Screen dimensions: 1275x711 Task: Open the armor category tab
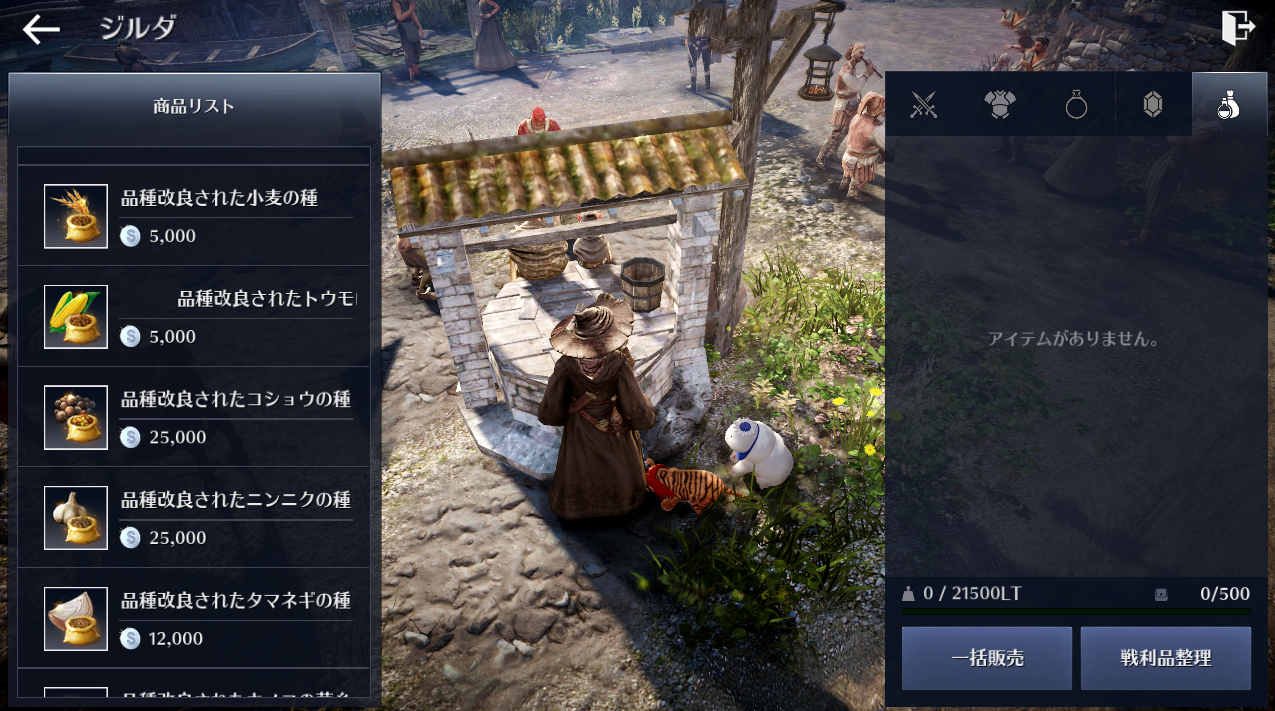[1000, 105]
